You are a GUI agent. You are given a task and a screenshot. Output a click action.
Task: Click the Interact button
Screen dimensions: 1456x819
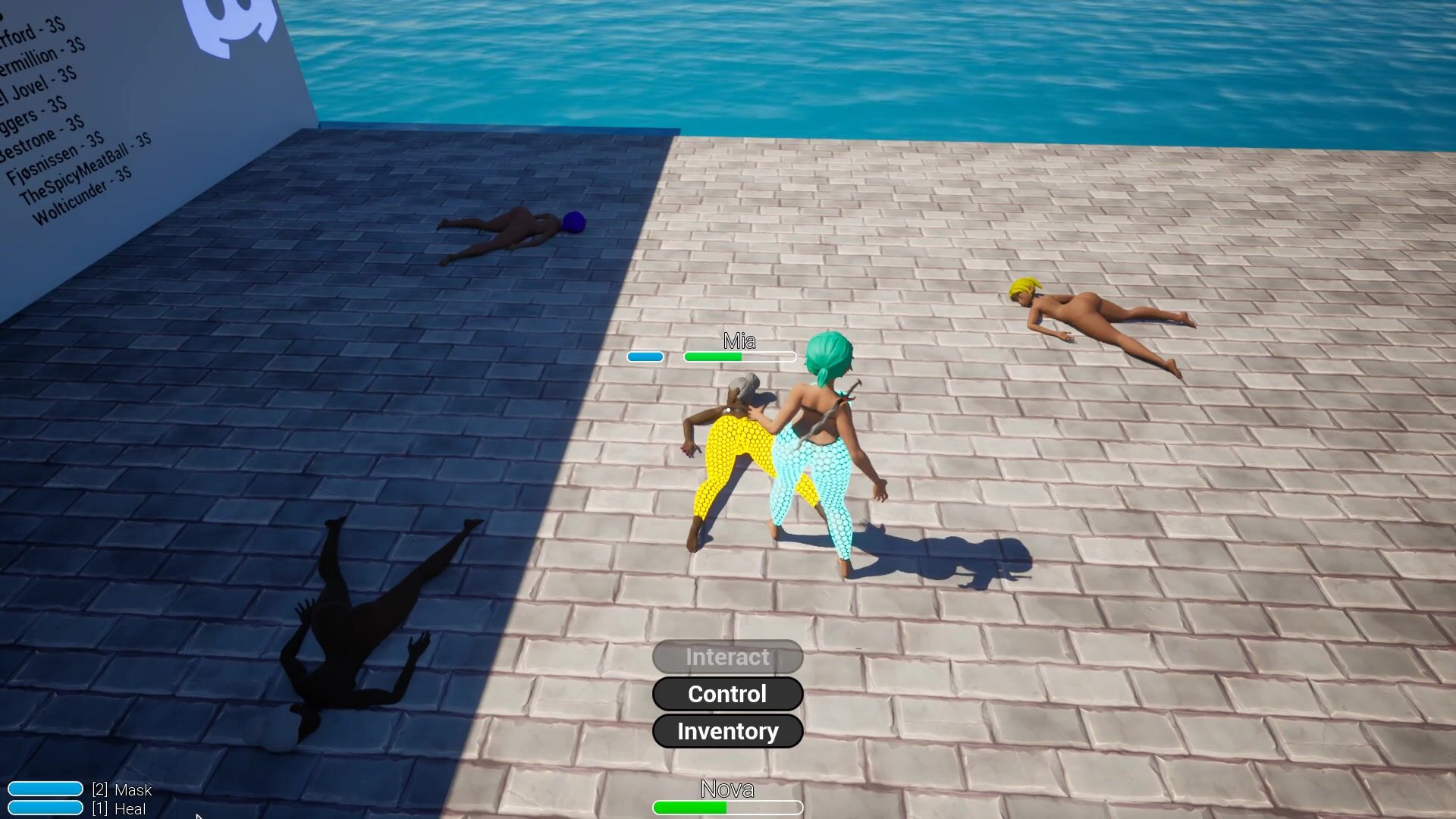point(727,657)
